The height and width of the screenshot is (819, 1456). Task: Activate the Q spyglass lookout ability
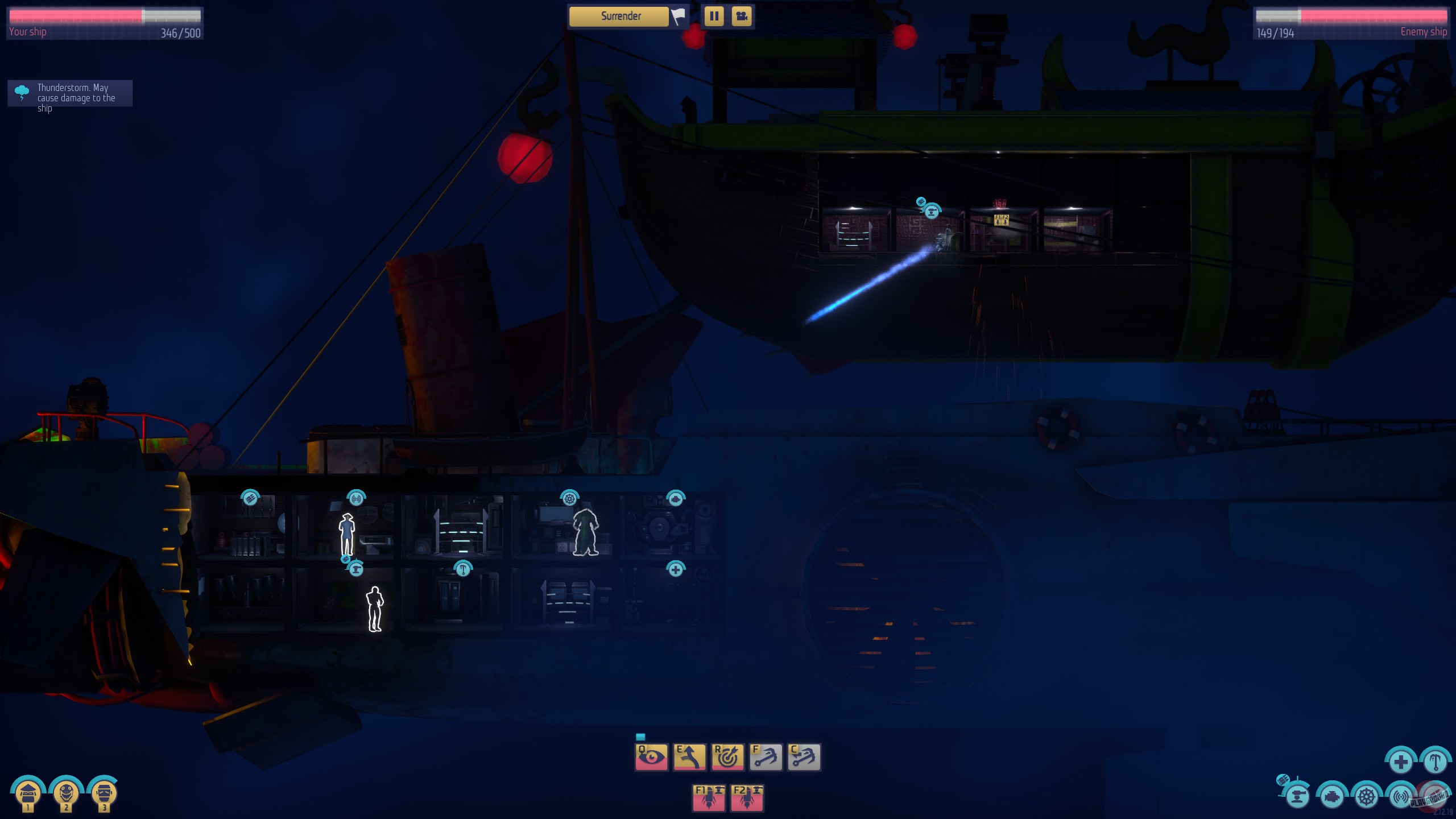point(651,757)
